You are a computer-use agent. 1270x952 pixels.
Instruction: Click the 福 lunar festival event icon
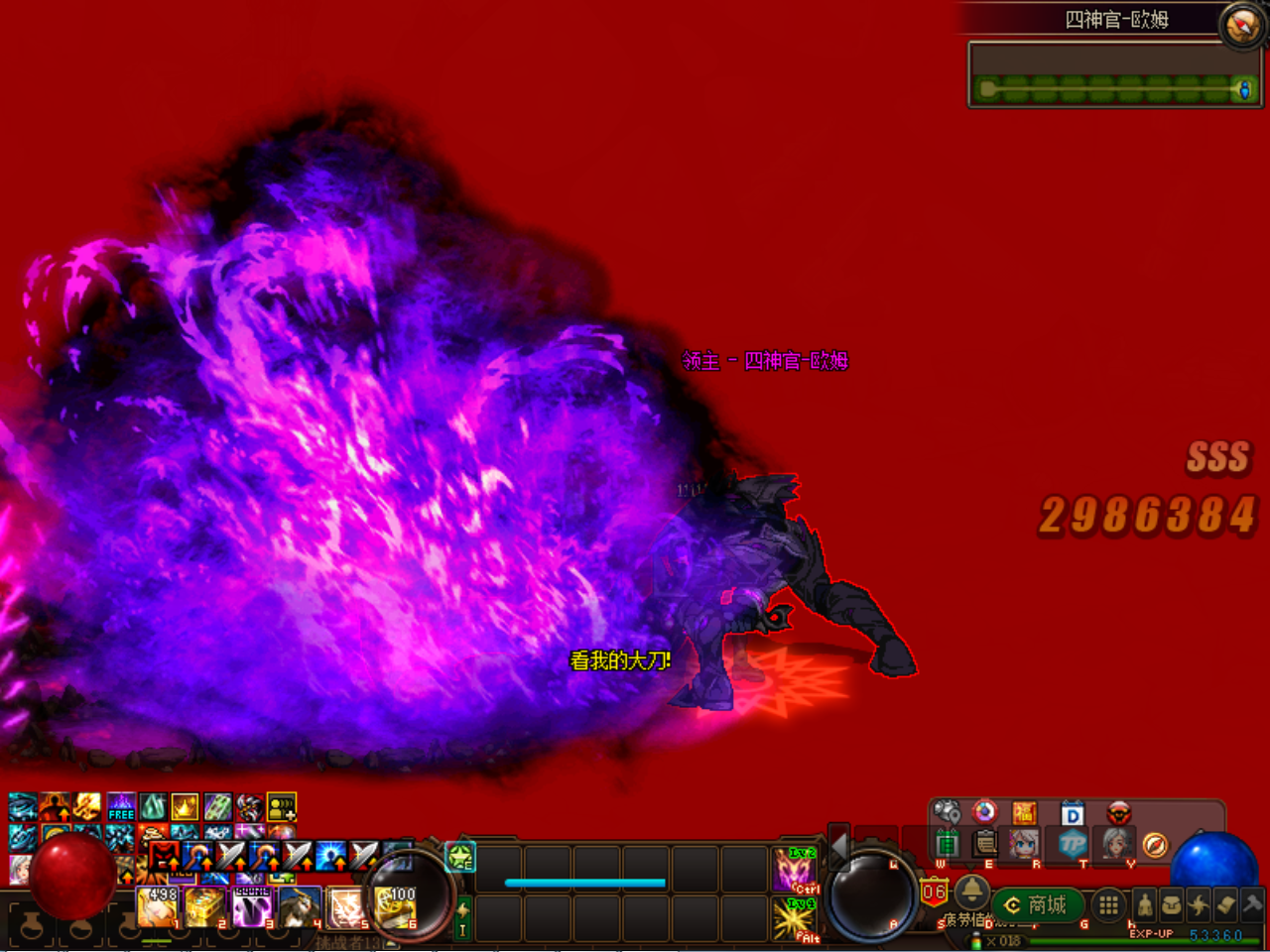1025,812
